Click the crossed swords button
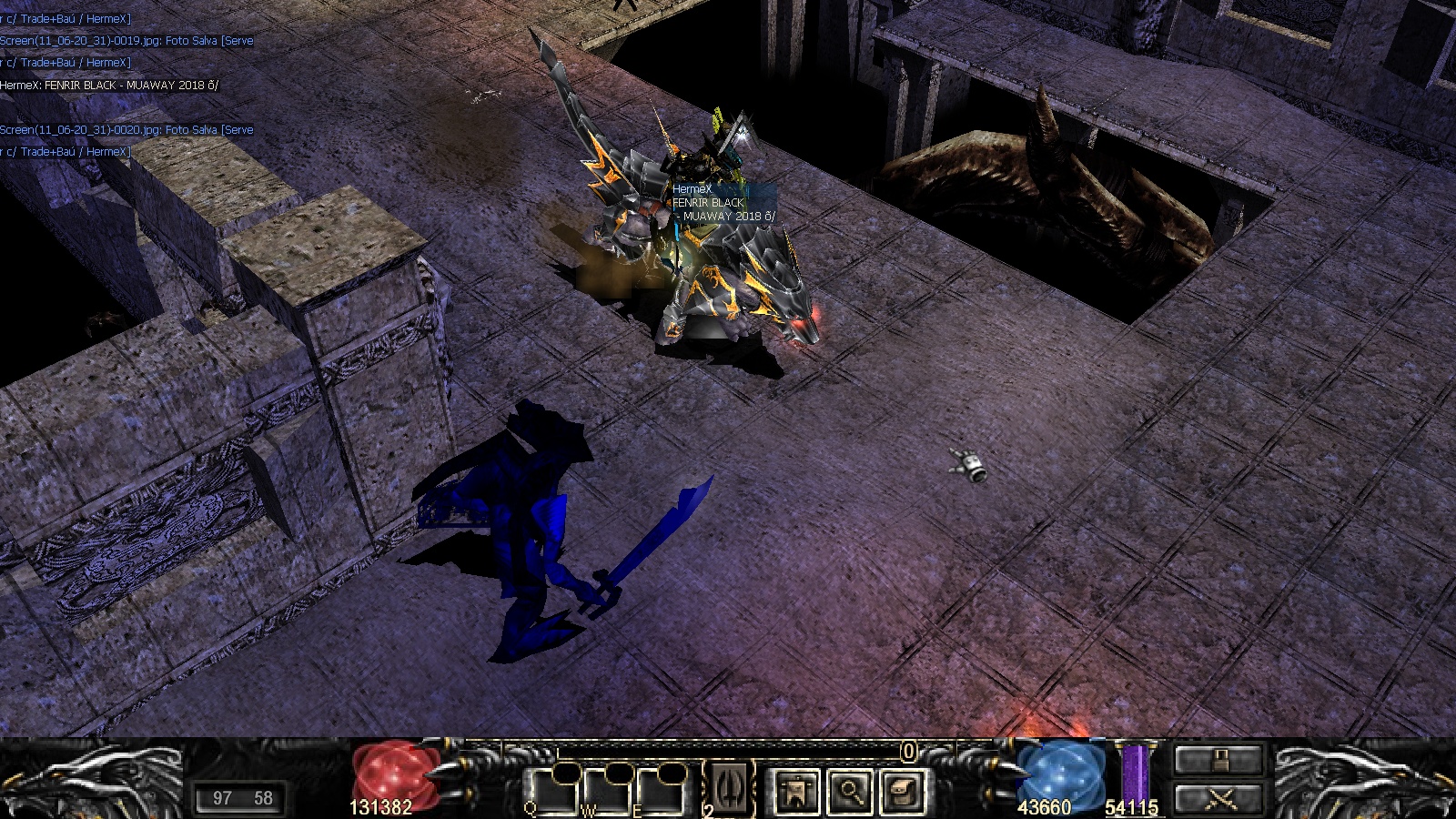Viewport: 1456px width, 819px height. [1219, 799]
